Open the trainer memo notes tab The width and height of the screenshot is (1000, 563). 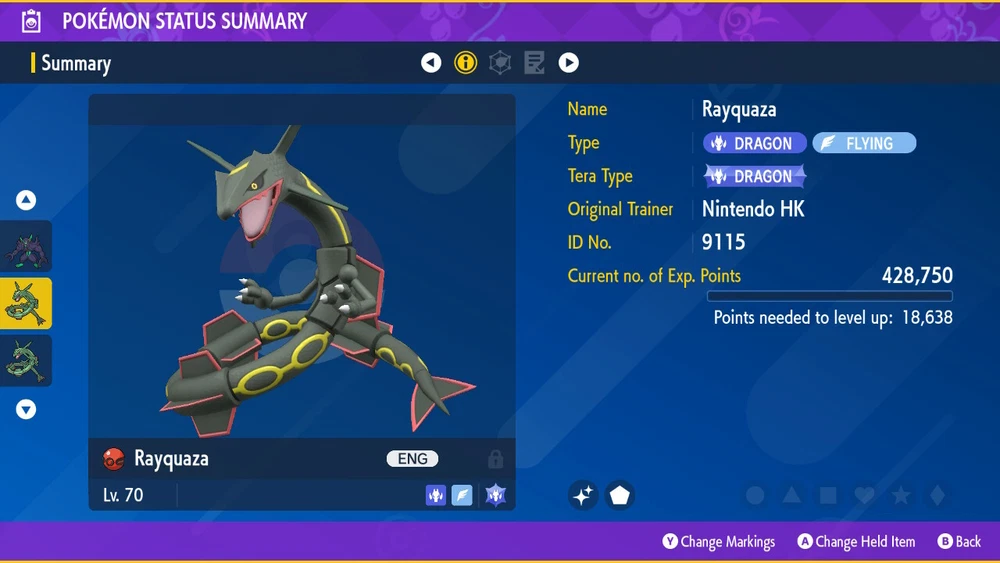(534, 63)
